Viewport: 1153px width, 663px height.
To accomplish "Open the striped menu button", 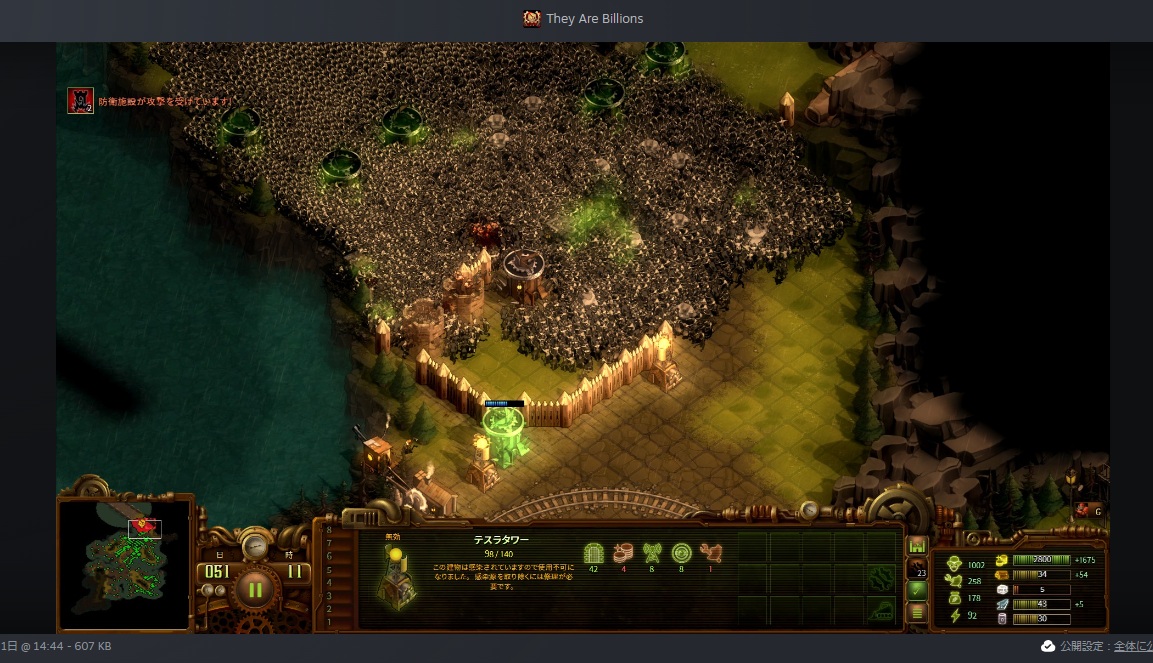I will pyautogui.click(x=916, y=612).
